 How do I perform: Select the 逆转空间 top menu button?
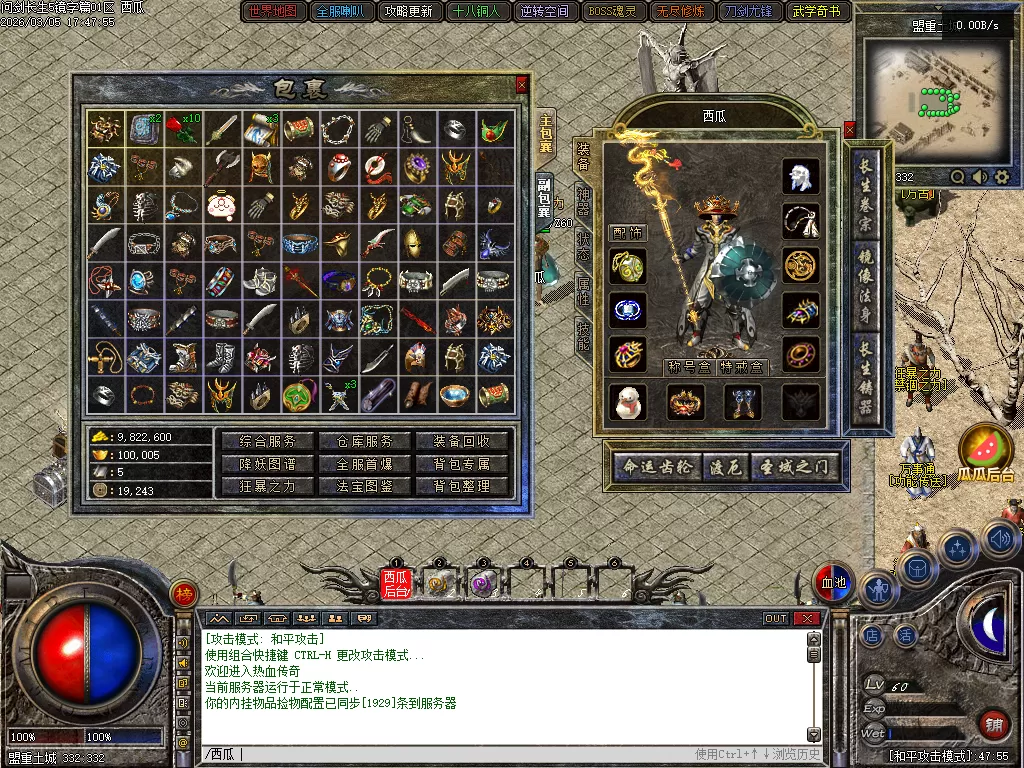click(545, 12)
